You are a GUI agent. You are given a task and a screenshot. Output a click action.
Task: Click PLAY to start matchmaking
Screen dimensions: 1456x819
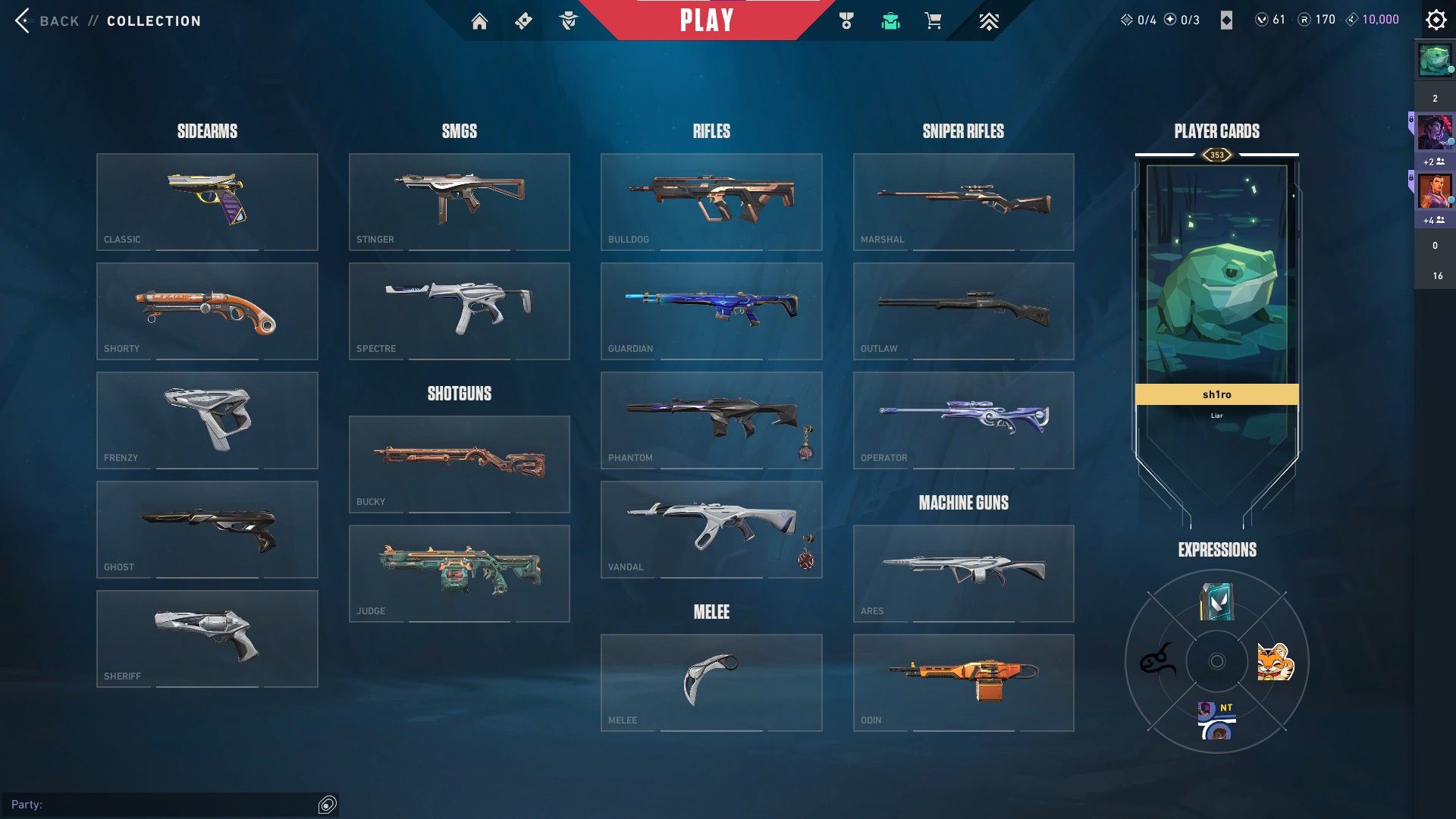pyautogui.click(x=706, y=20)
